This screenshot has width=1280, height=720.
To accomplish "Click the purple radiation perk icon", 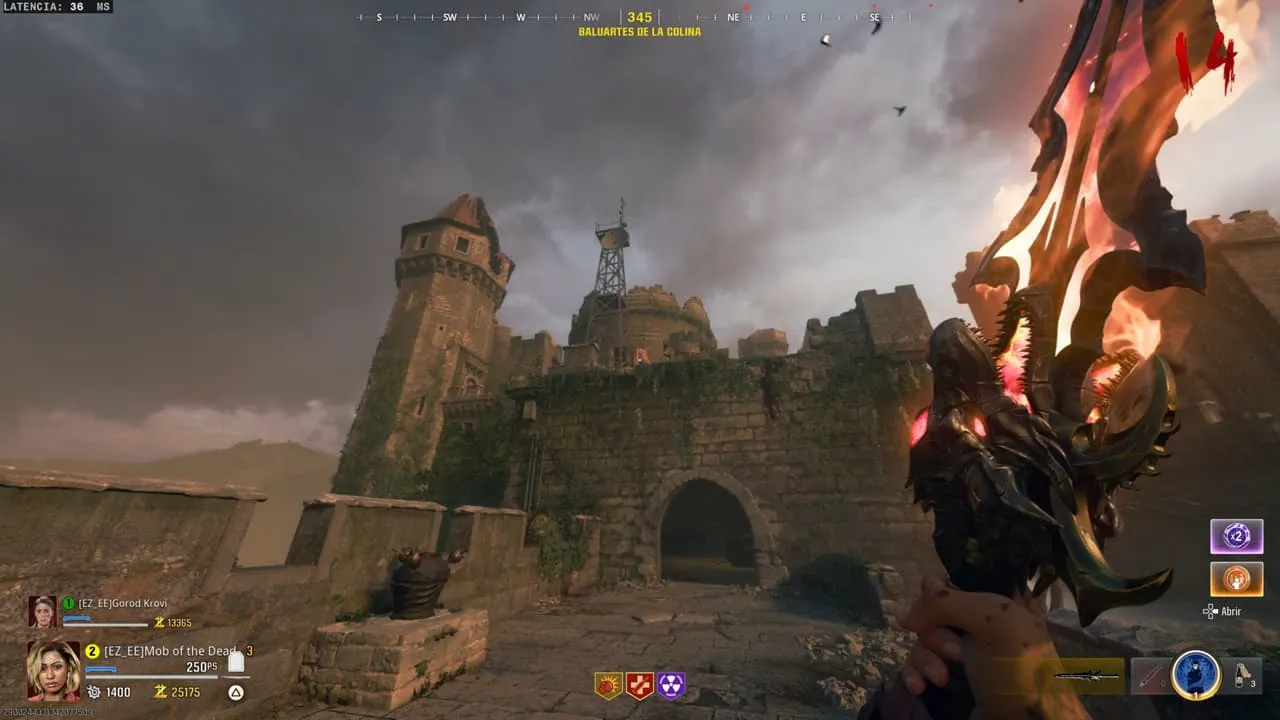I will [x=671, y=685].
